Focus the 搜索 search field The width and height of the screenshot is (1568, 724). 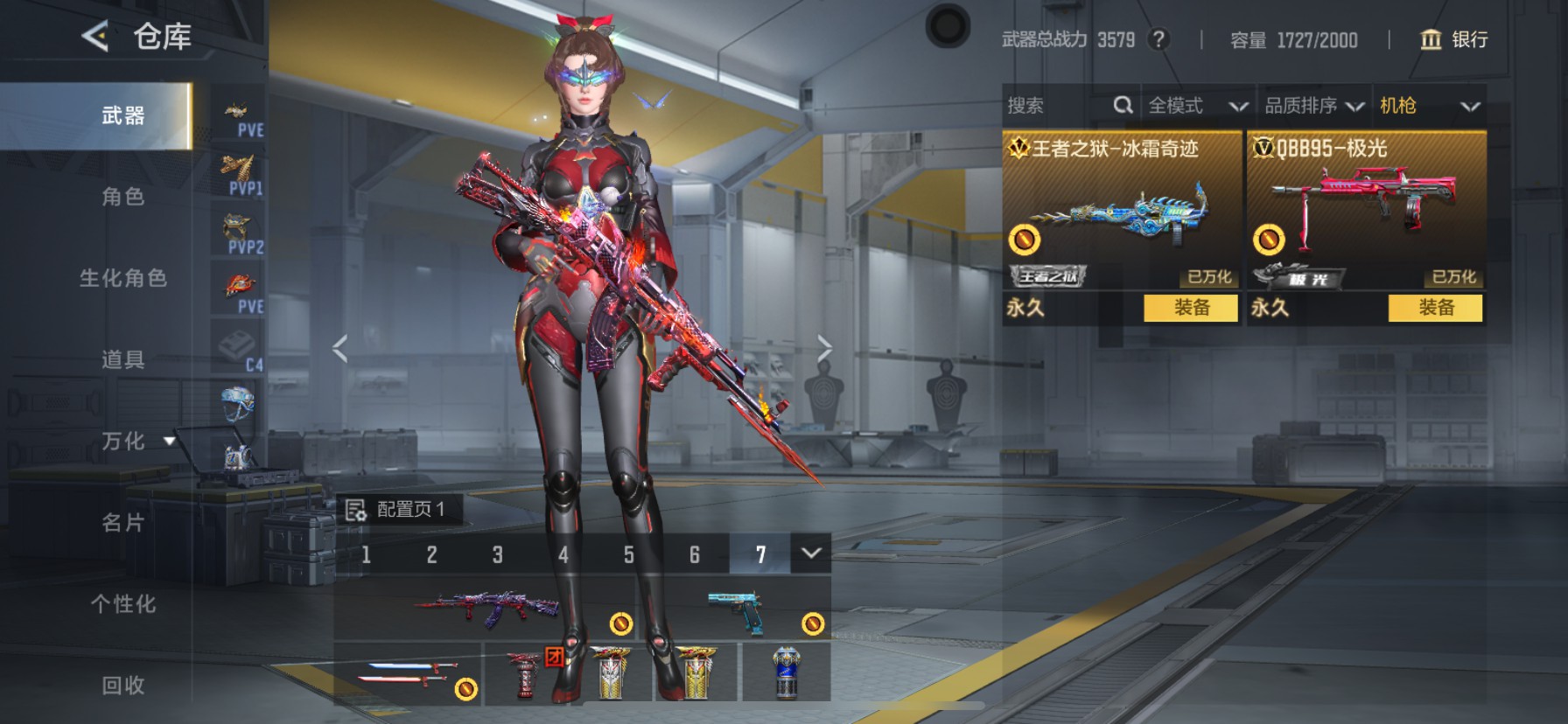[1059, 106]
